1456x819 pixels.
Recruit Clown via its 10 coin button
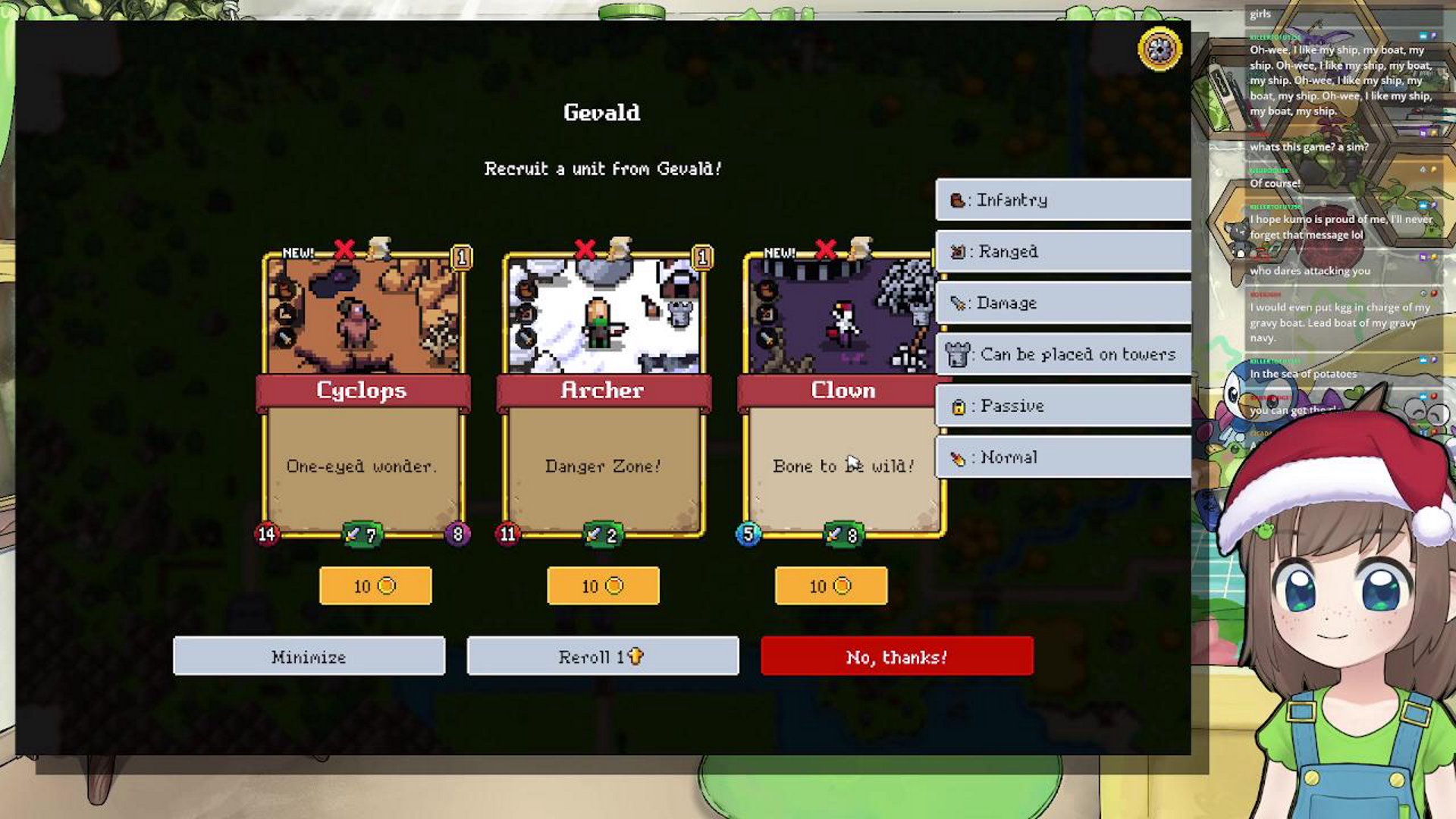click(830, 586)
